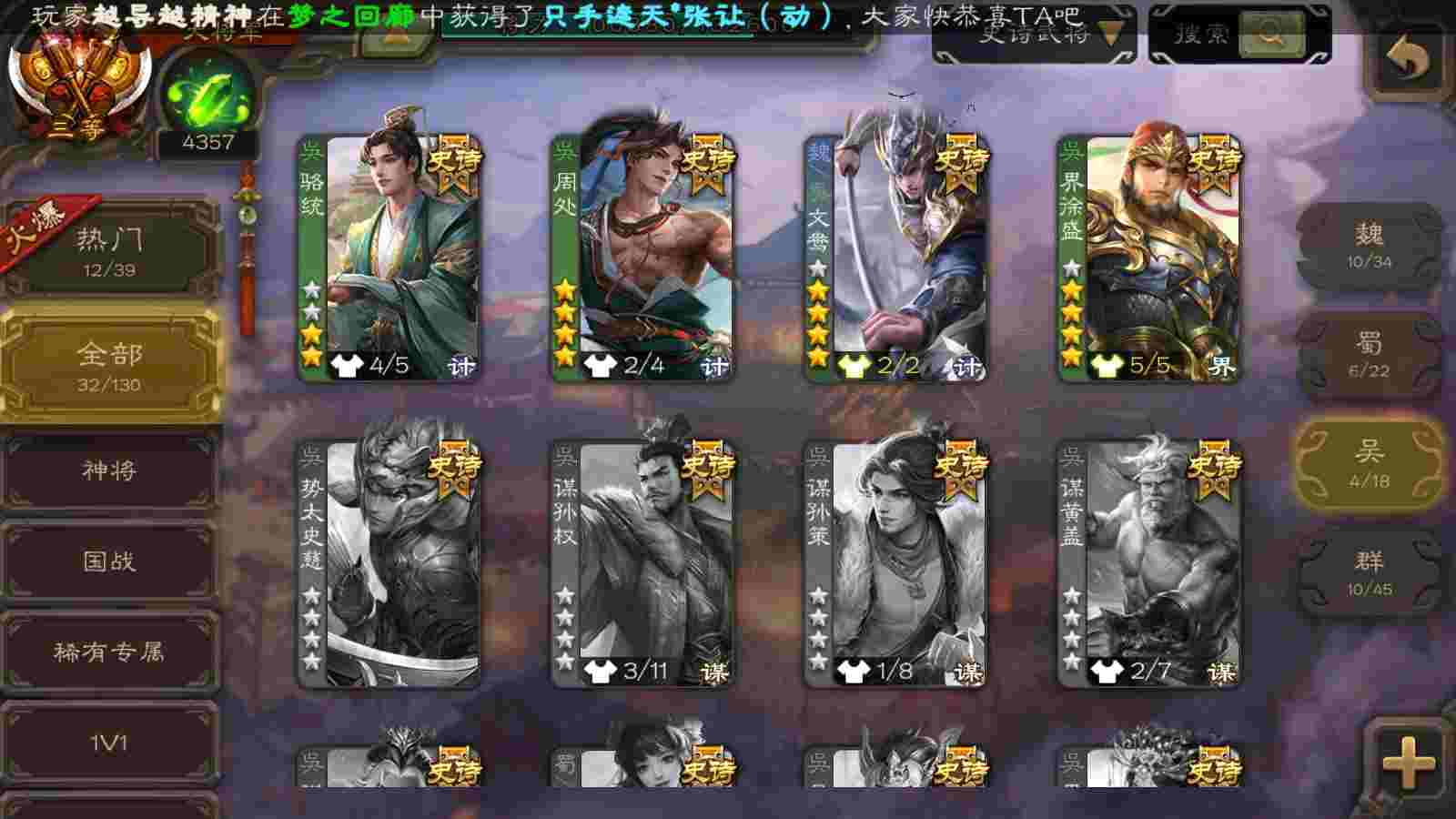
Task: Select the 骆统 hero card
Action: tap(389, 258)
